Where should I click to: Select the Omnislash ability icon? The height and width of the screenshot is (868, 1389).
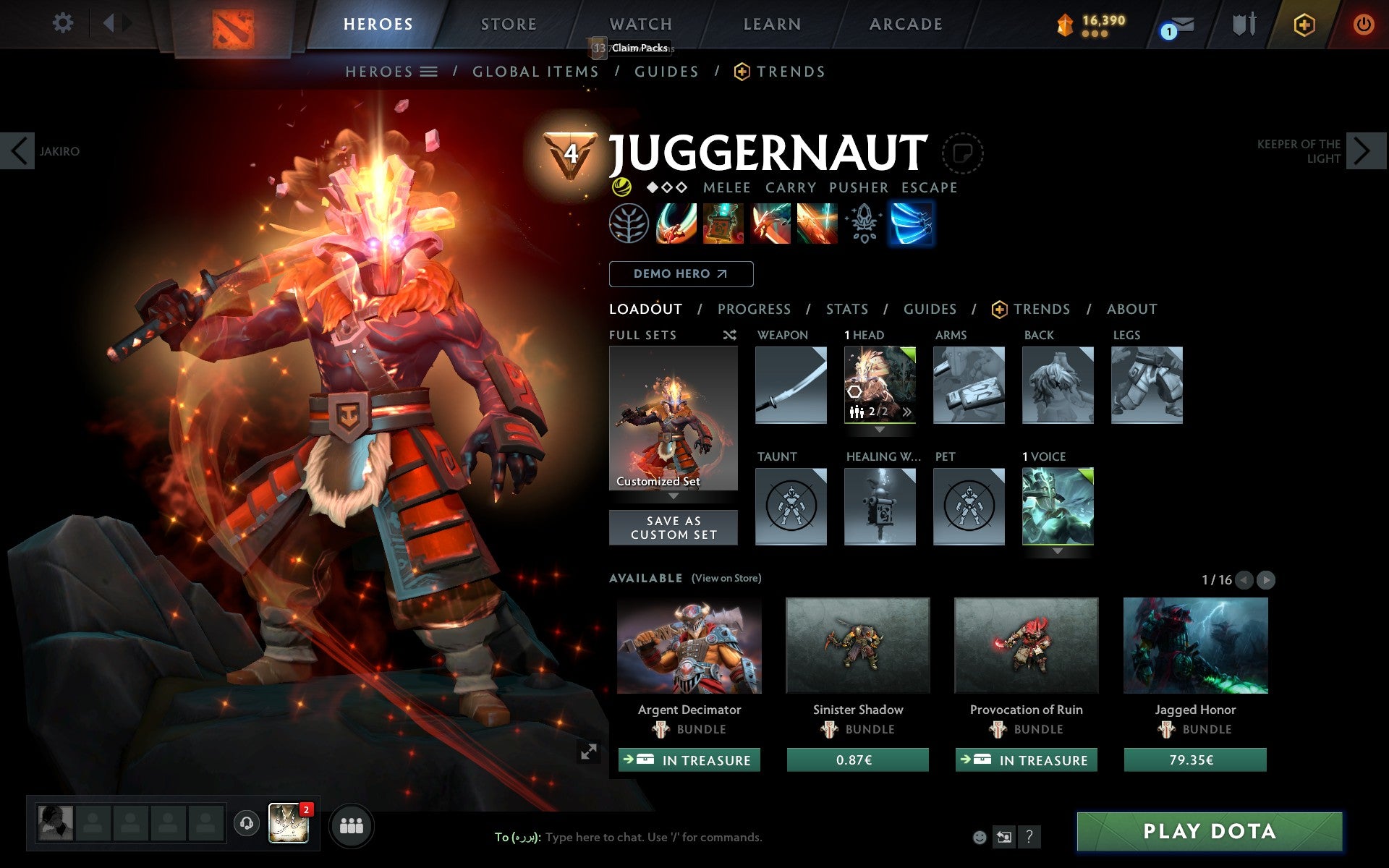[819, 224]
